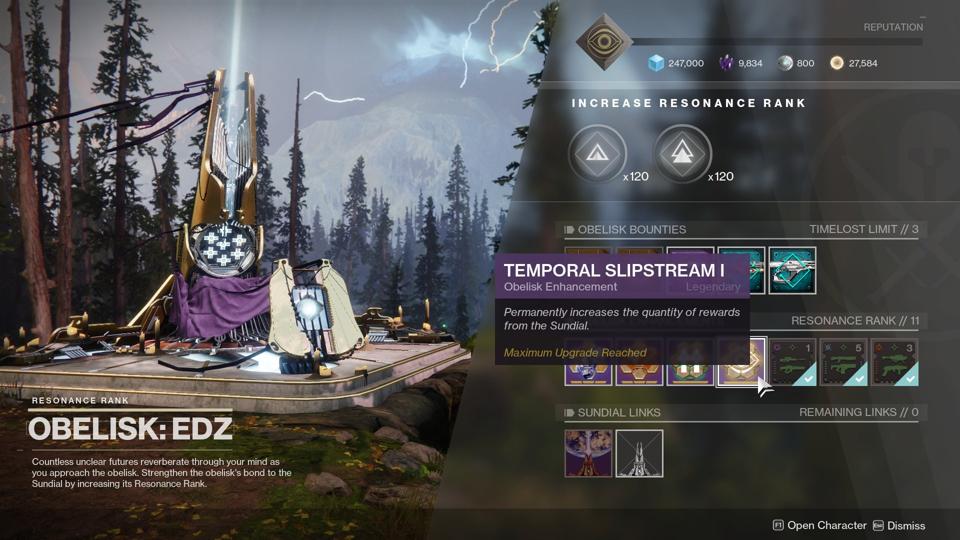Choose the weapon frame marked with 3
The width and height of the screenshot is (960, 540).
coord(894,361)
